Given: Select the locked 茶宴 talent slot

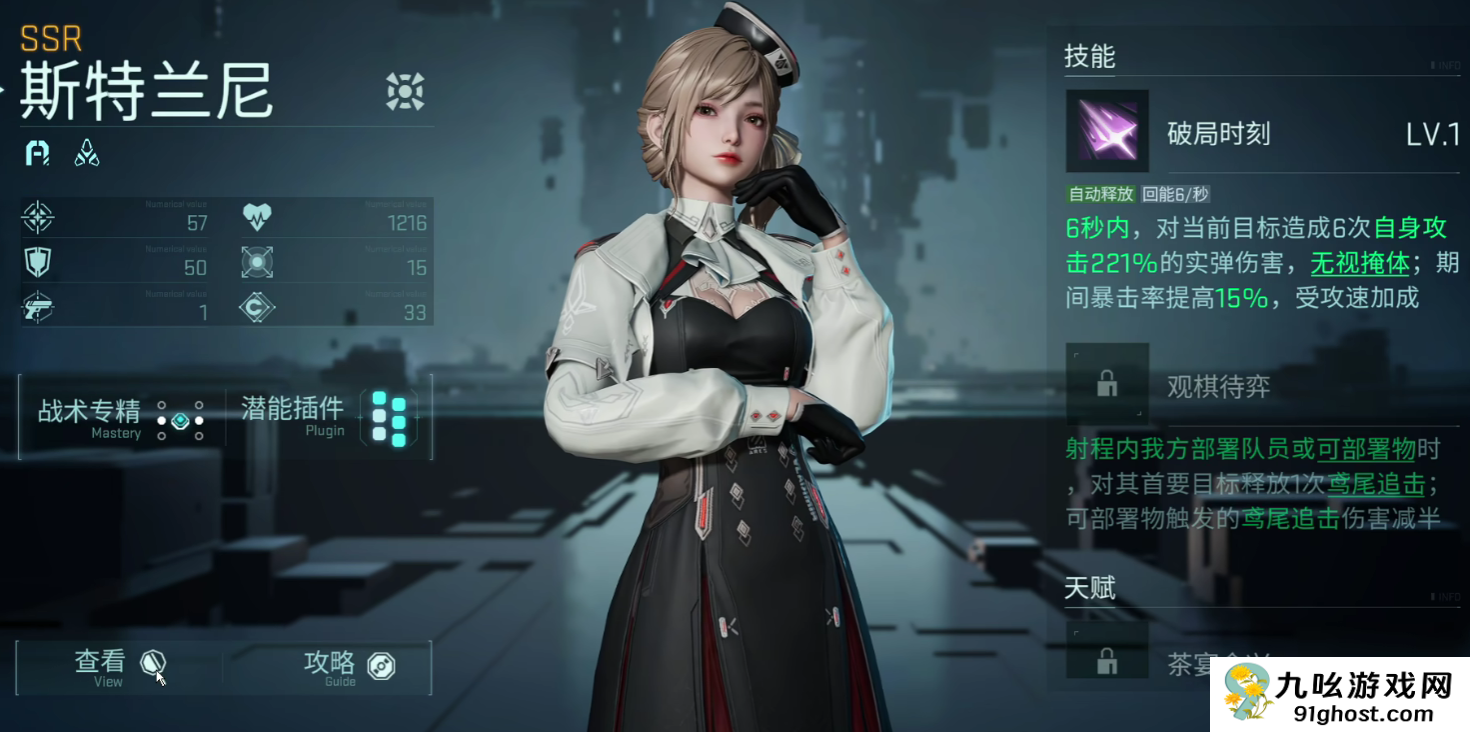Looking at the screenshot, I should point(1107,660).
